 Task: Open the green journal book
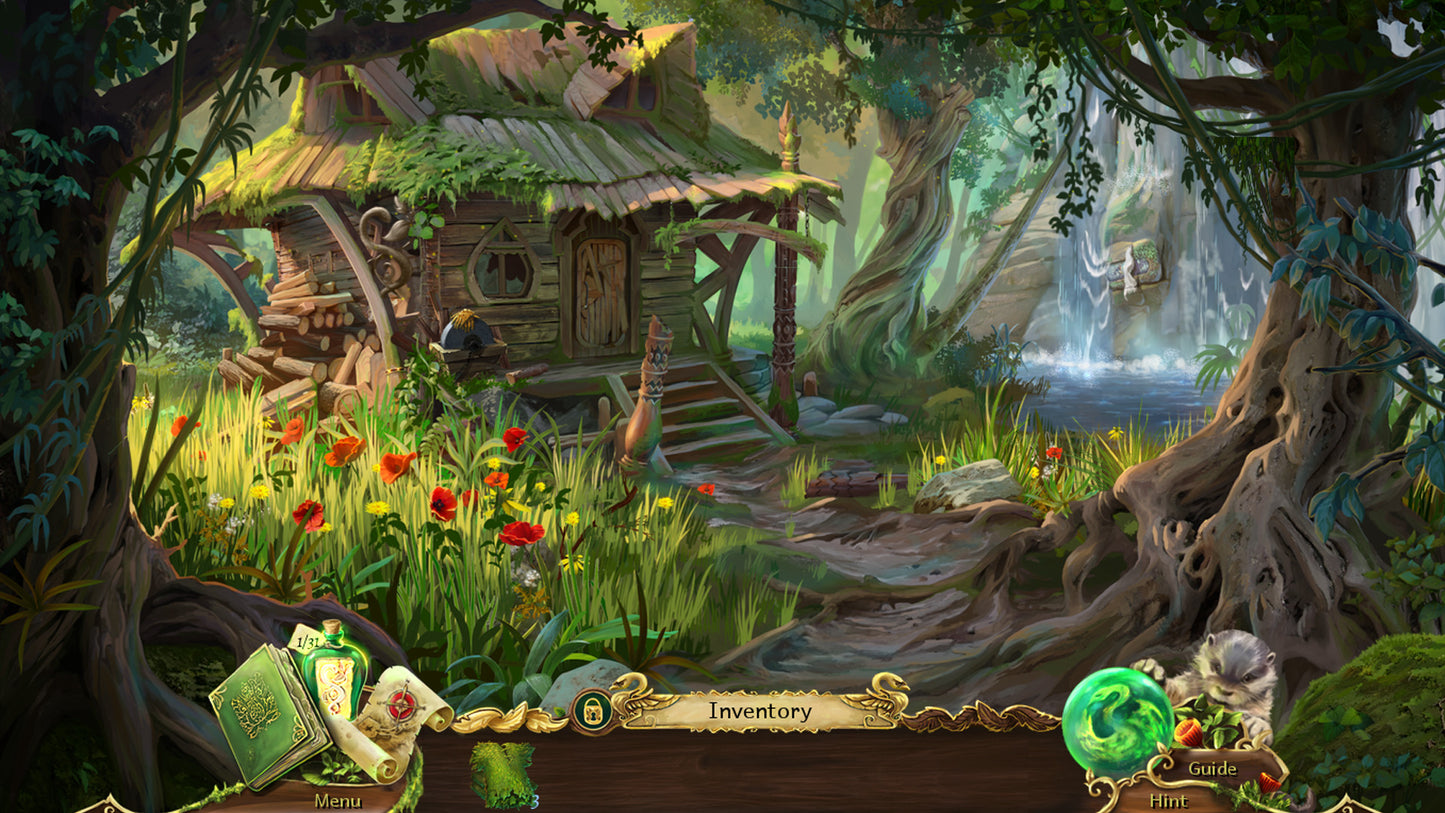(x=275, y=710)
